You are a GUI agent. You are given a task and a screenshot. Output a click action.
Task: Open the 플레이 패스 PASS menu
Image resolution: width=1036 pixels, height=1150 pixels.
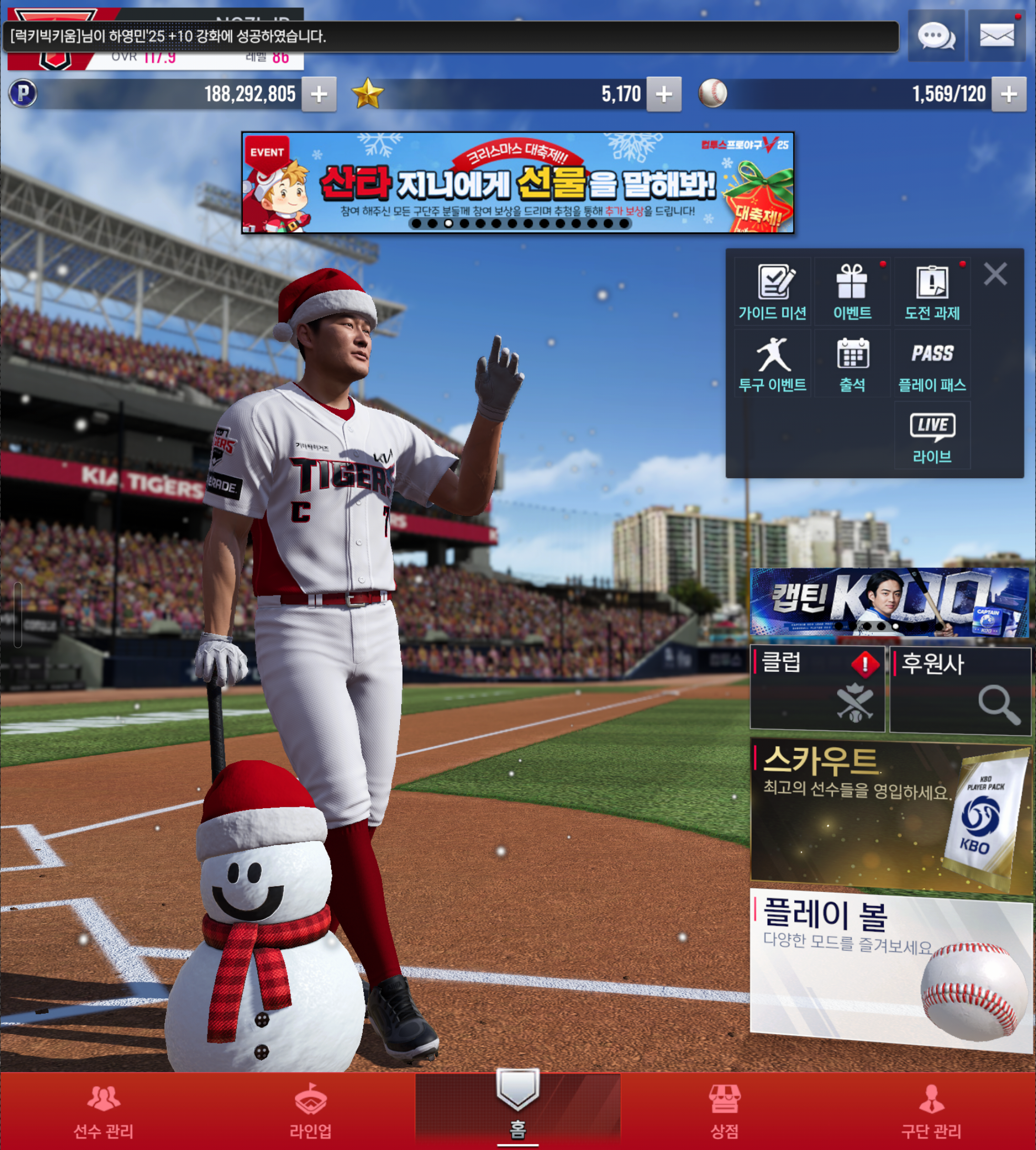tap(932, 364)
